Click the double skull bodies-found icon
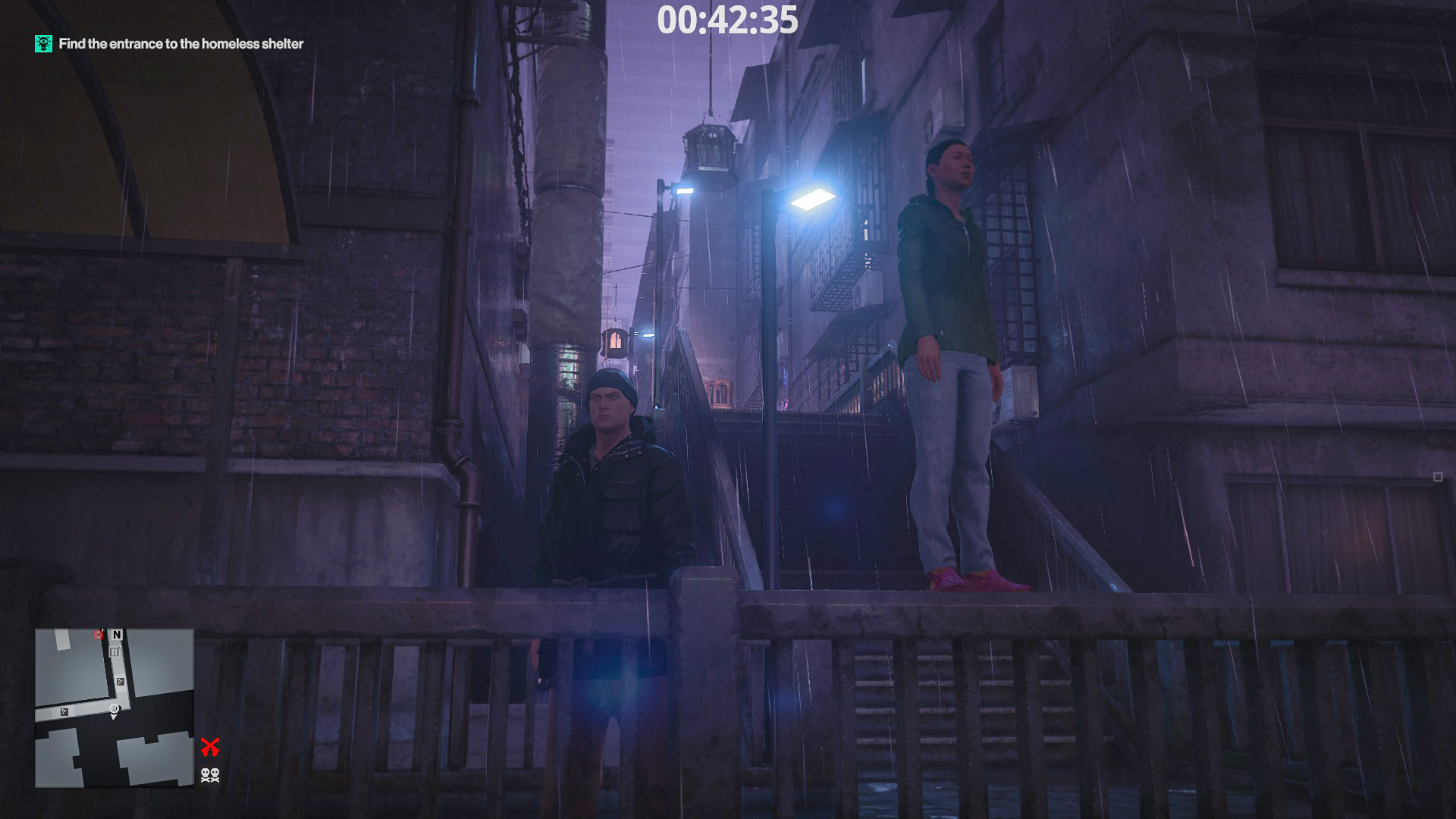The image size is (1456, 819). [x=210, y=775]
